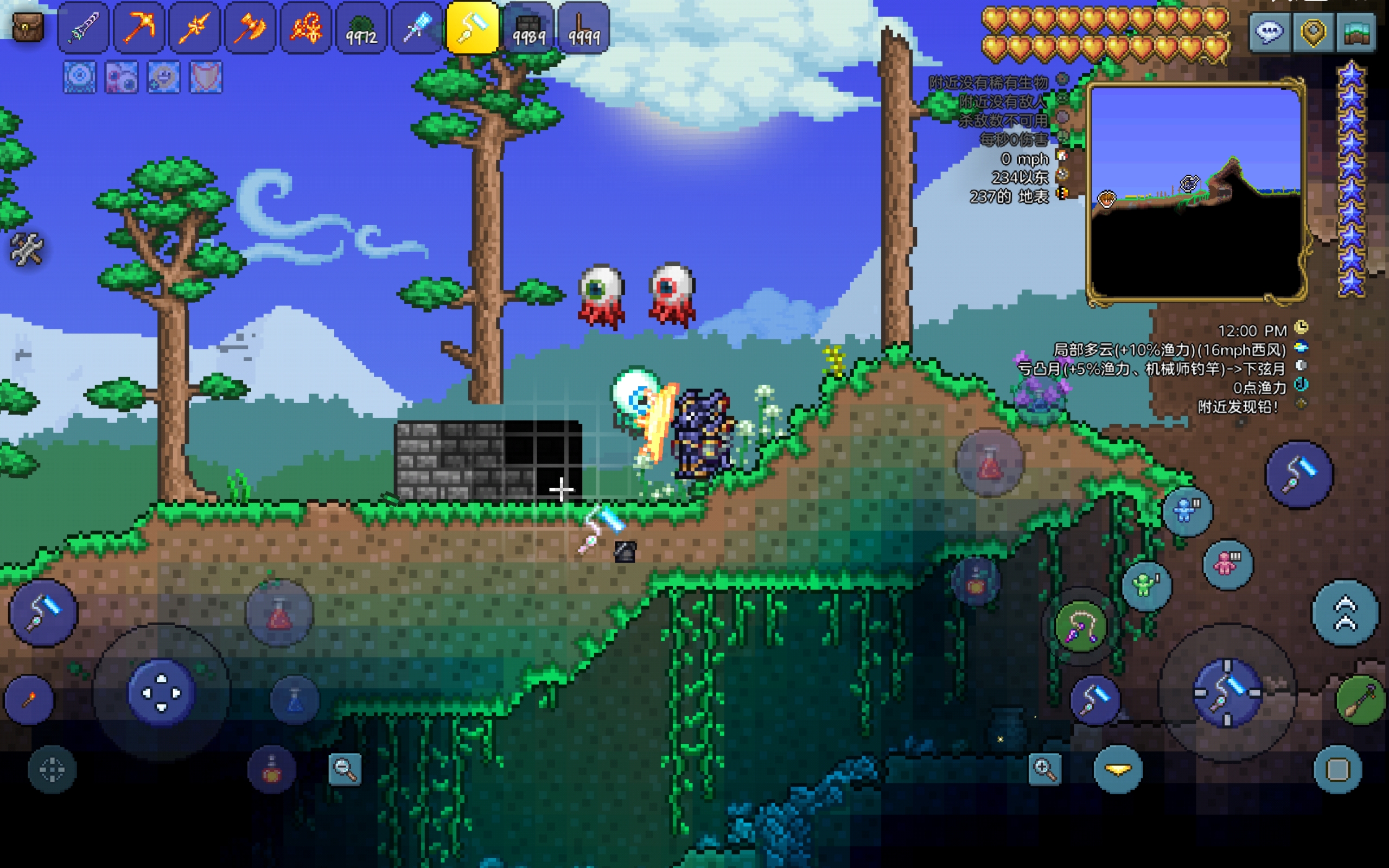
Task: Select the gray brick stack of 9989
Action: 527,28
